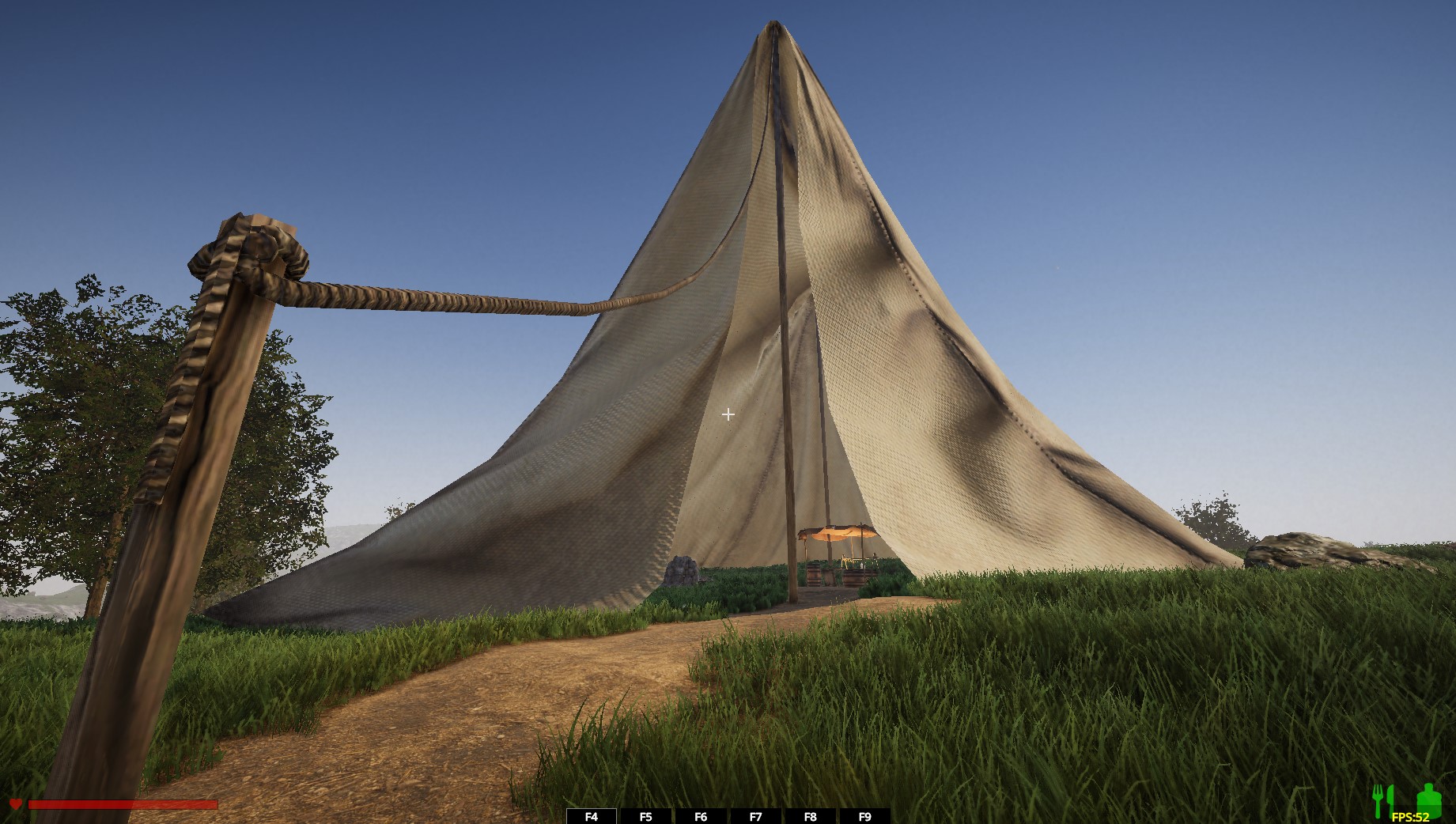Click the green water bottle thirst icon
This screenshot has height=824, width=1456.
(x=1428, y=799)
